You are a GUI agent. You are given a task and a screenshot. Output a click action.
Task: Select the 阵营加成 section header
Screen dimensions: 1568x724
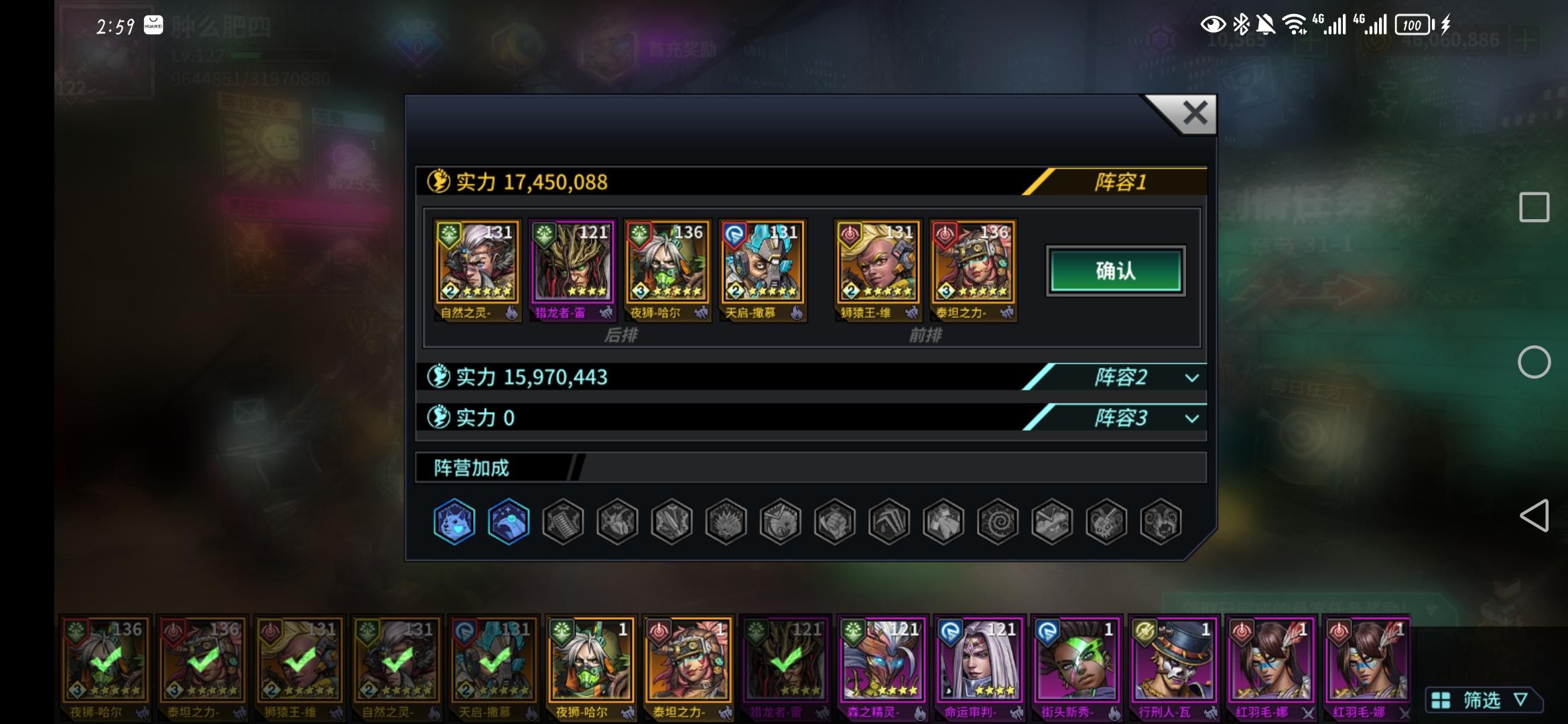[x=472, y=467]
